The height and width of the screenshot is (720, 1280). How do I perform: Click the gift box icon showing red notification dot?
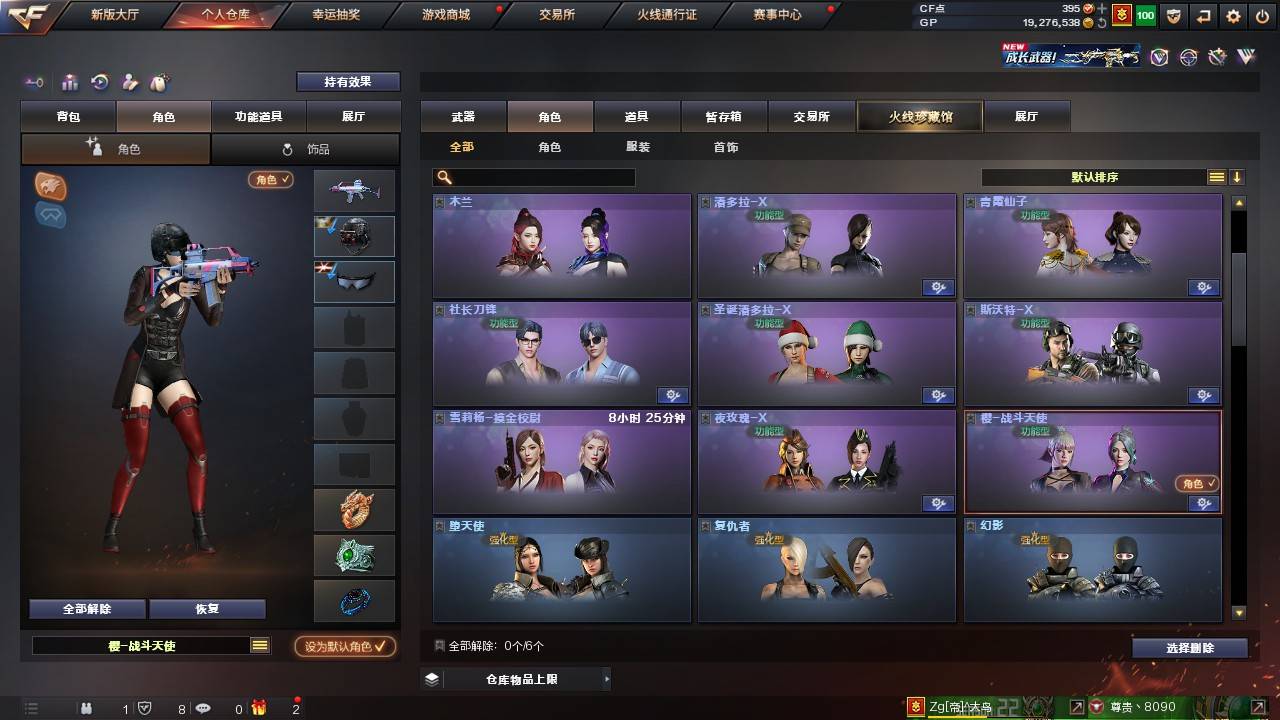[x=258, y=708]
